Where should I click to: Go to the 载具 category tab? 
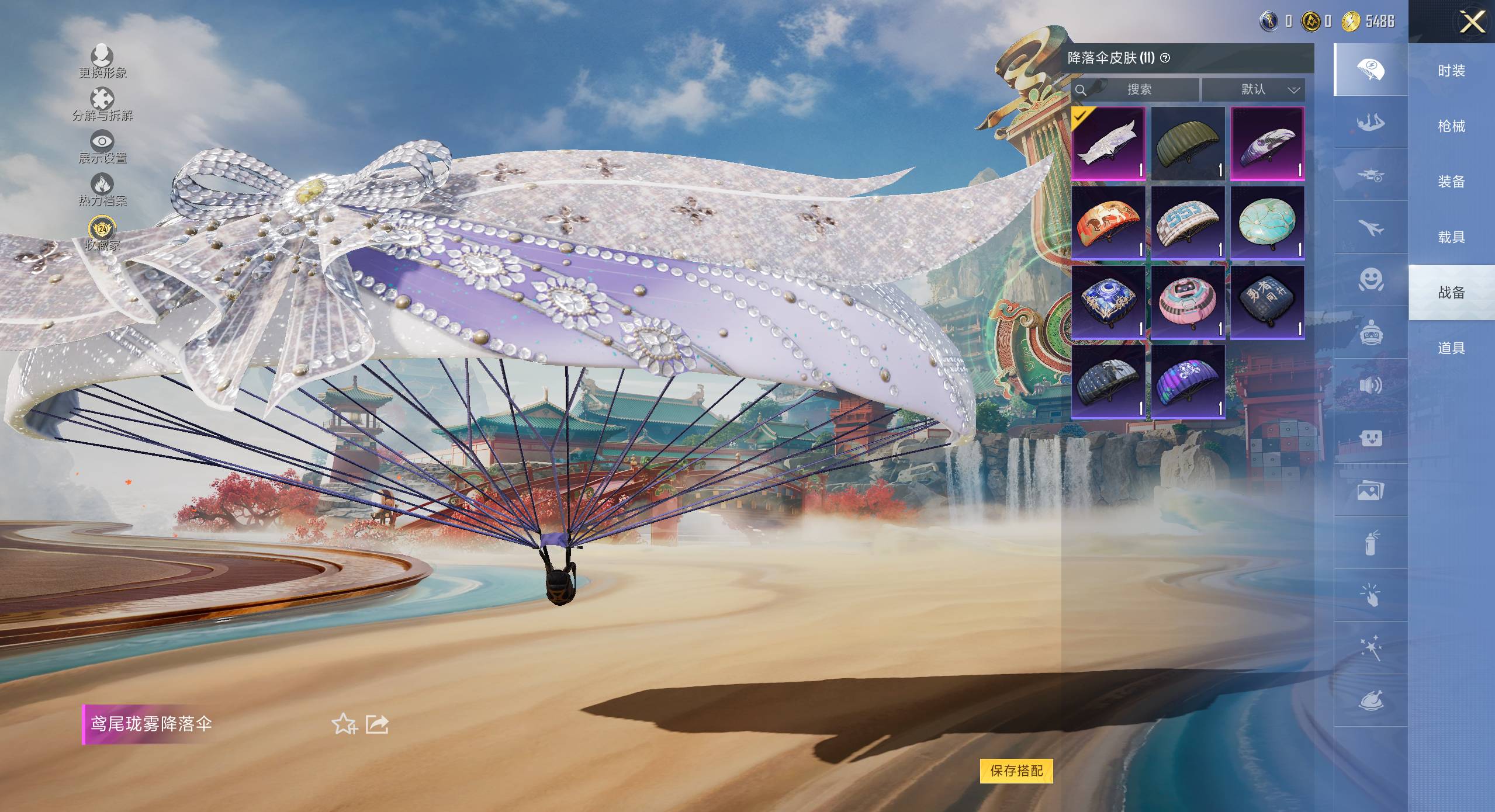click(1451, 237)
